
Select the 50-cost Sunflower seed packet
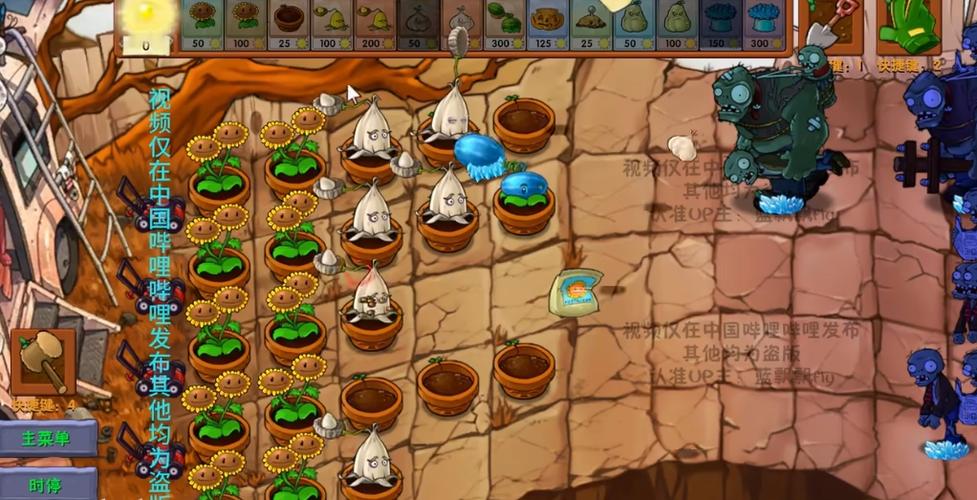(x=201, y=25)
